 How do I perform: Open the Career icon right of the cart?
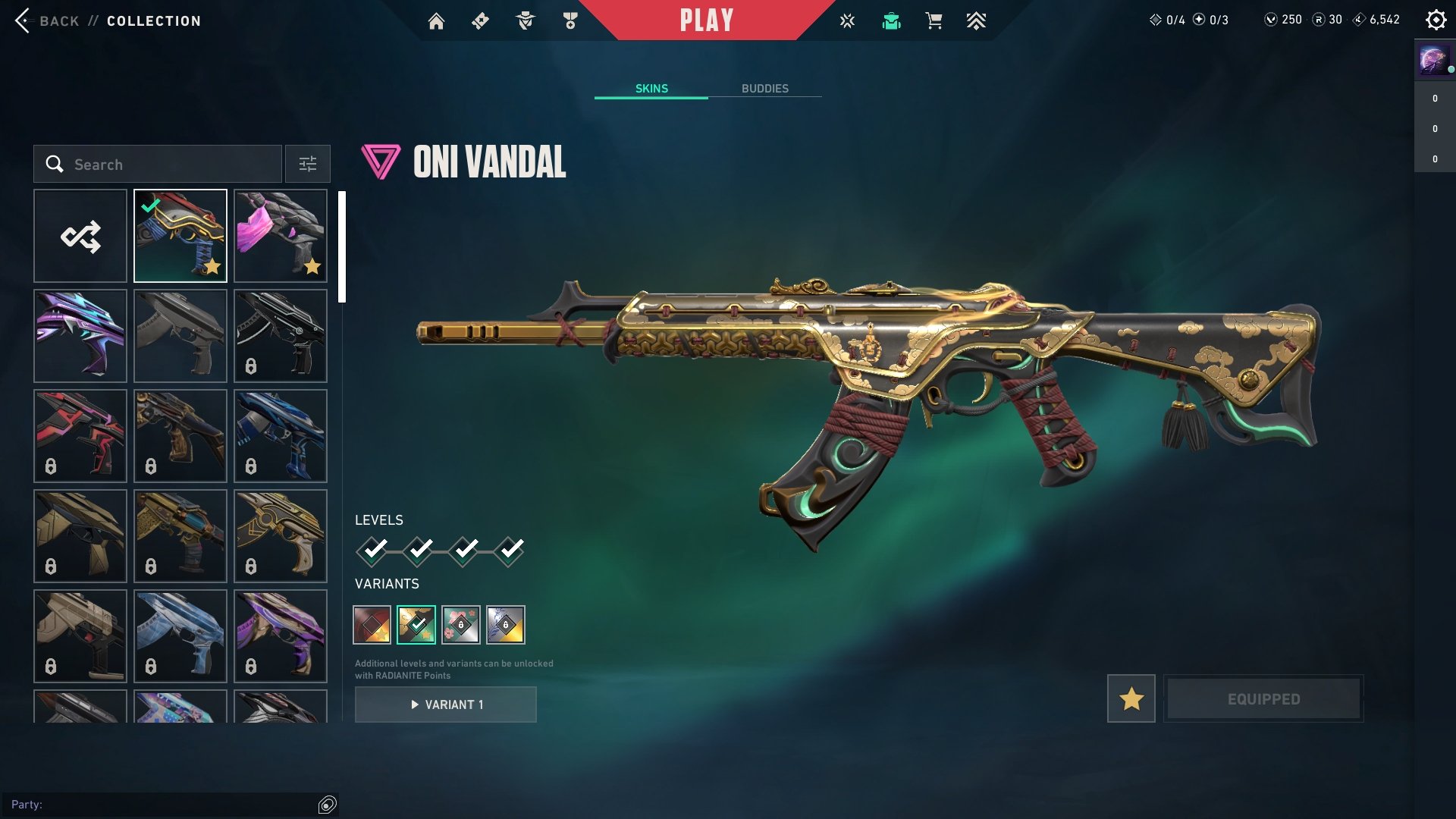pyautogui.click(x=977, y=20)
